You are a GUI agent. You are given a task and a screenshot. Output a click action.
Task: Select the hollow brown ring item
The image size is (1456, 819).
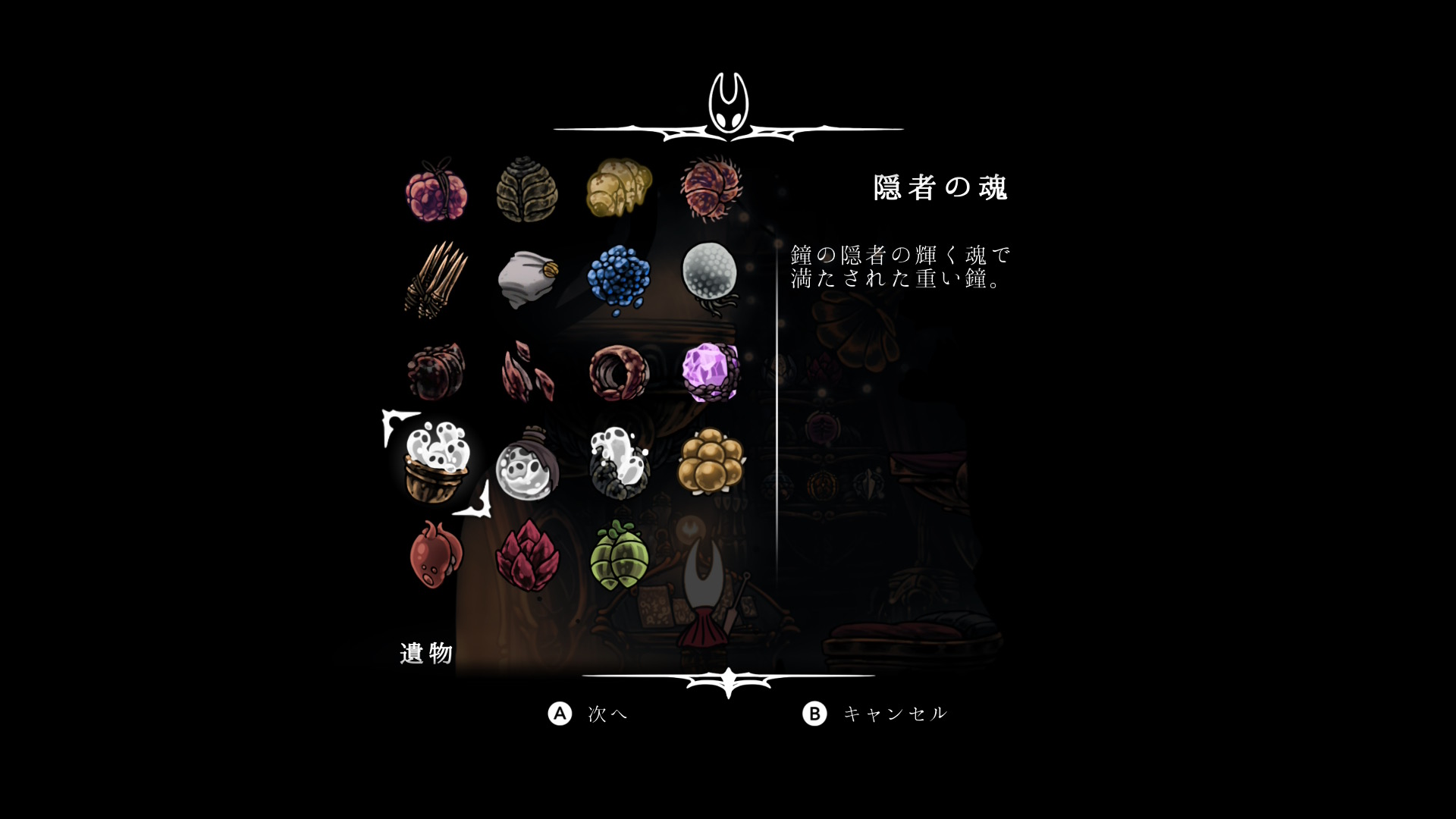(x=619, y=372)
